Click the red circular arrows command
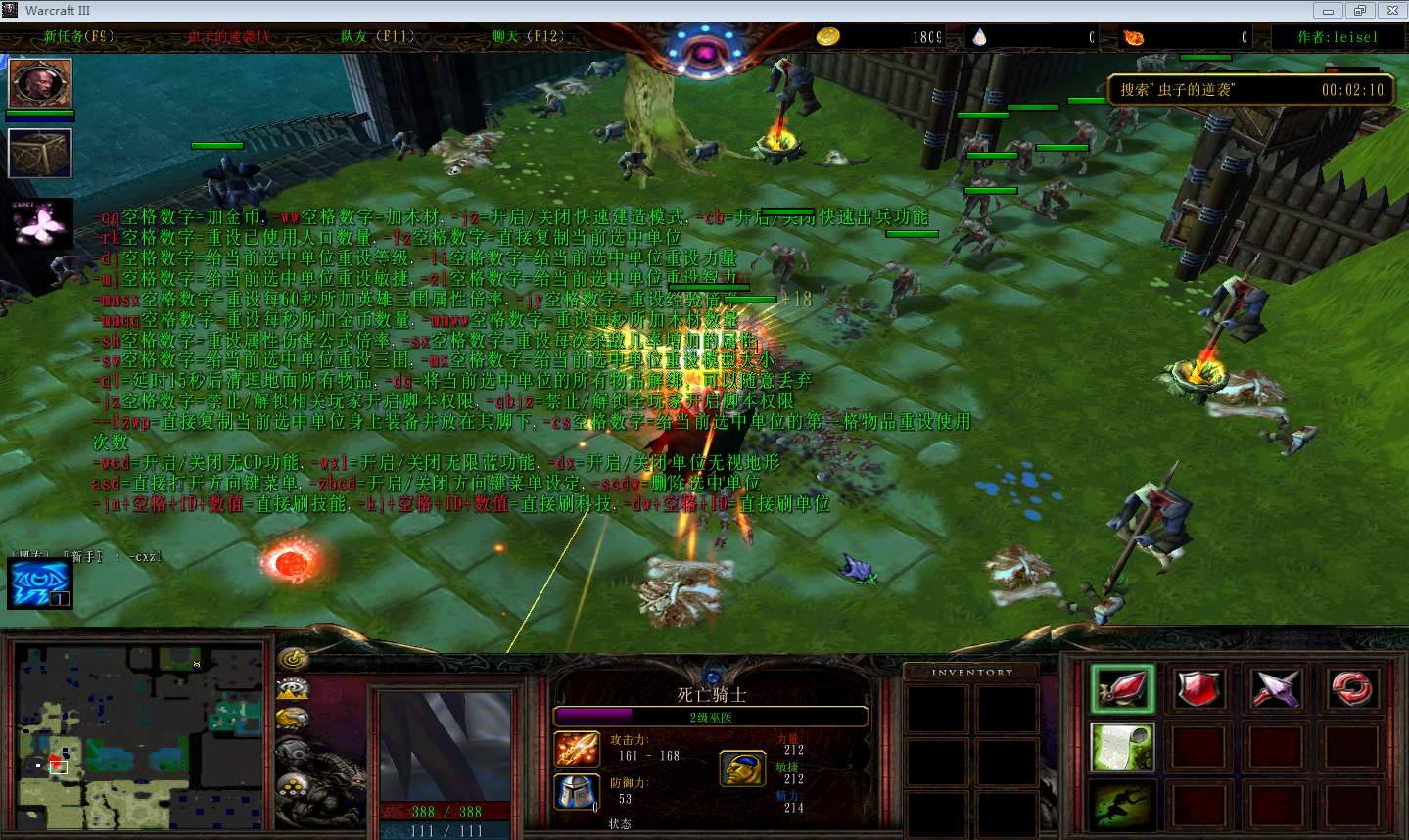 pos(1352,688)
